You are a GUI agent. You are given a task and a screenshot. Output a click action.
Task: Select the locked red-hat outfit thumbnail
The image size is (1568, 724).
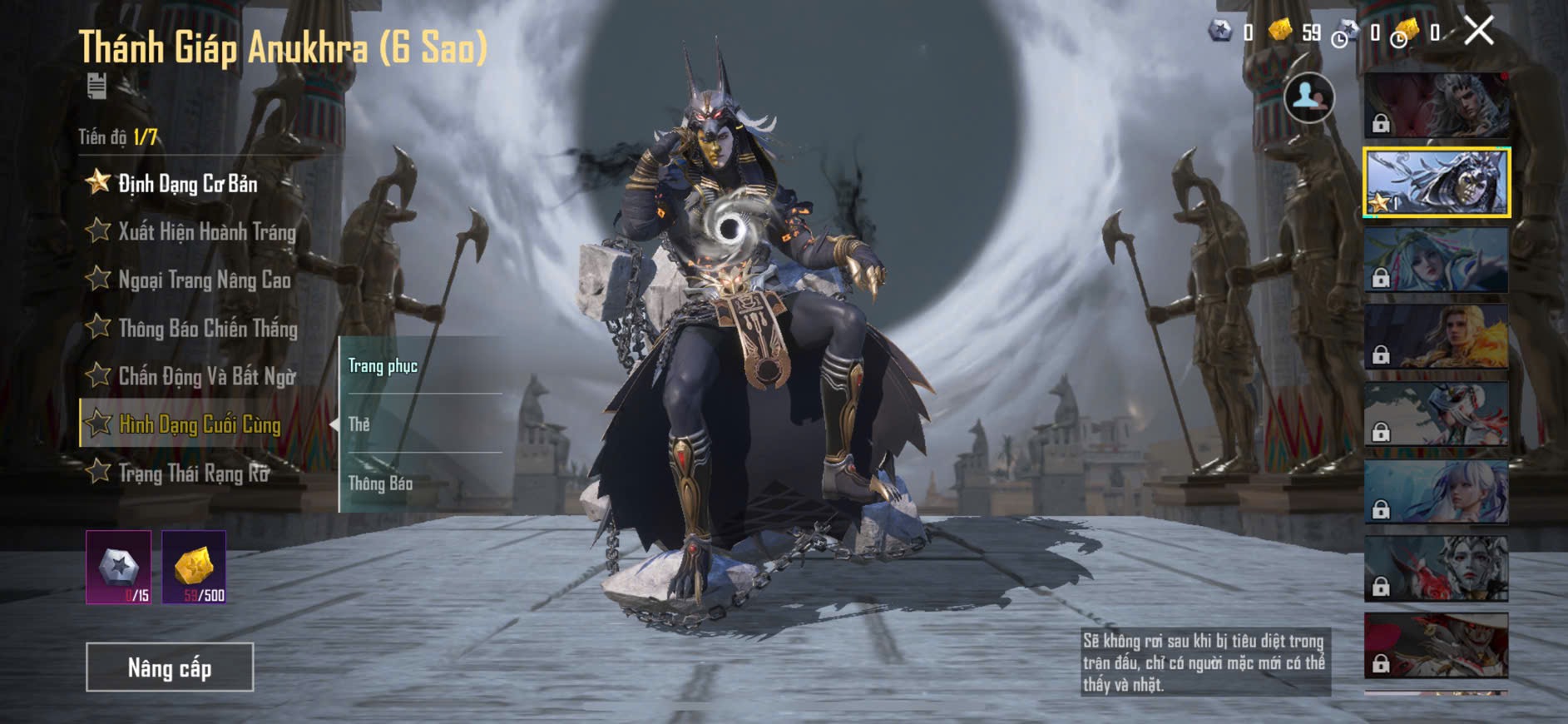1436,645
